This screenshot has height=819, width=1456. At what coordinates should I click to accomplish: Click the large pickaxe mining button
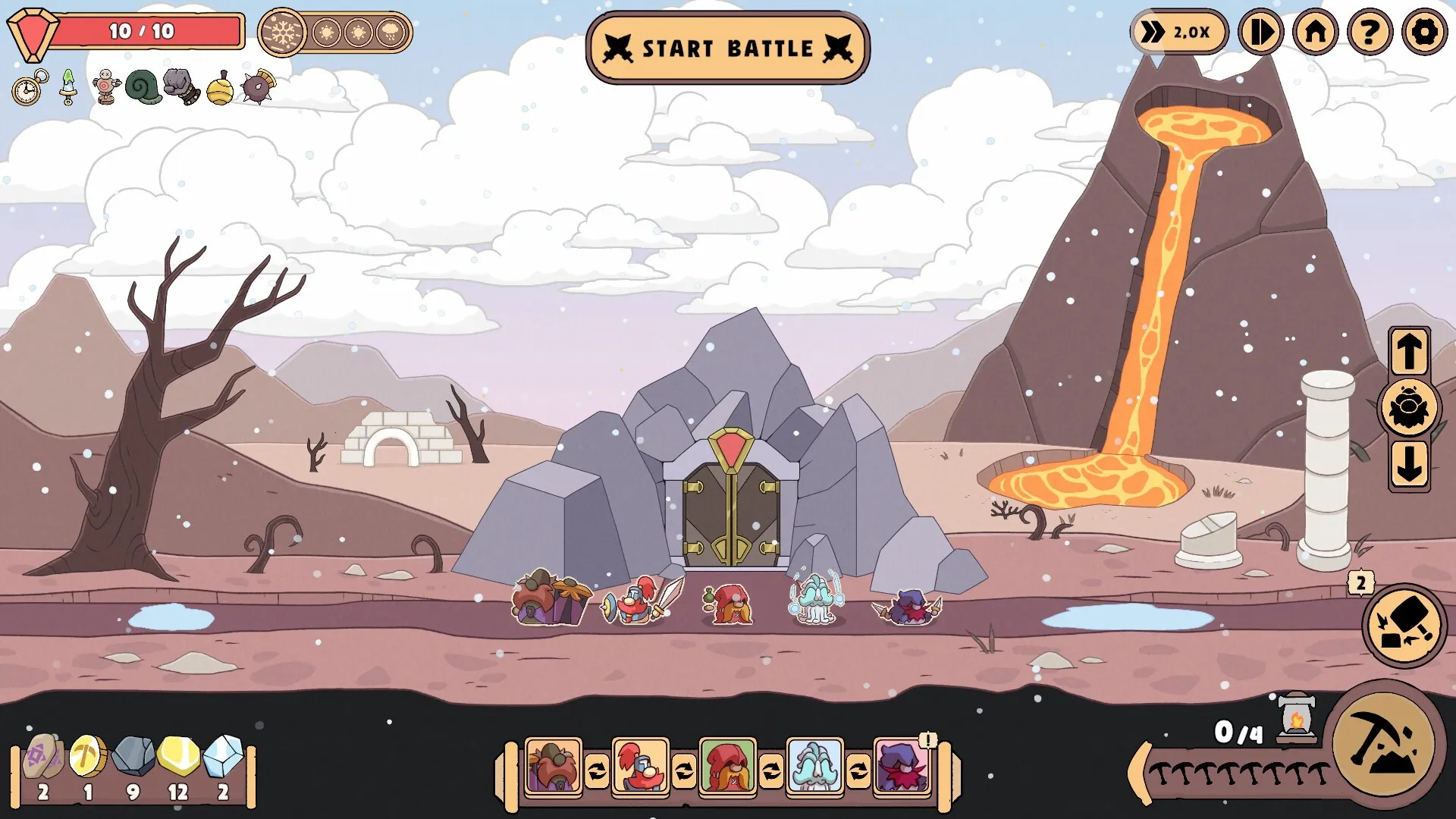pos(1384,743)
